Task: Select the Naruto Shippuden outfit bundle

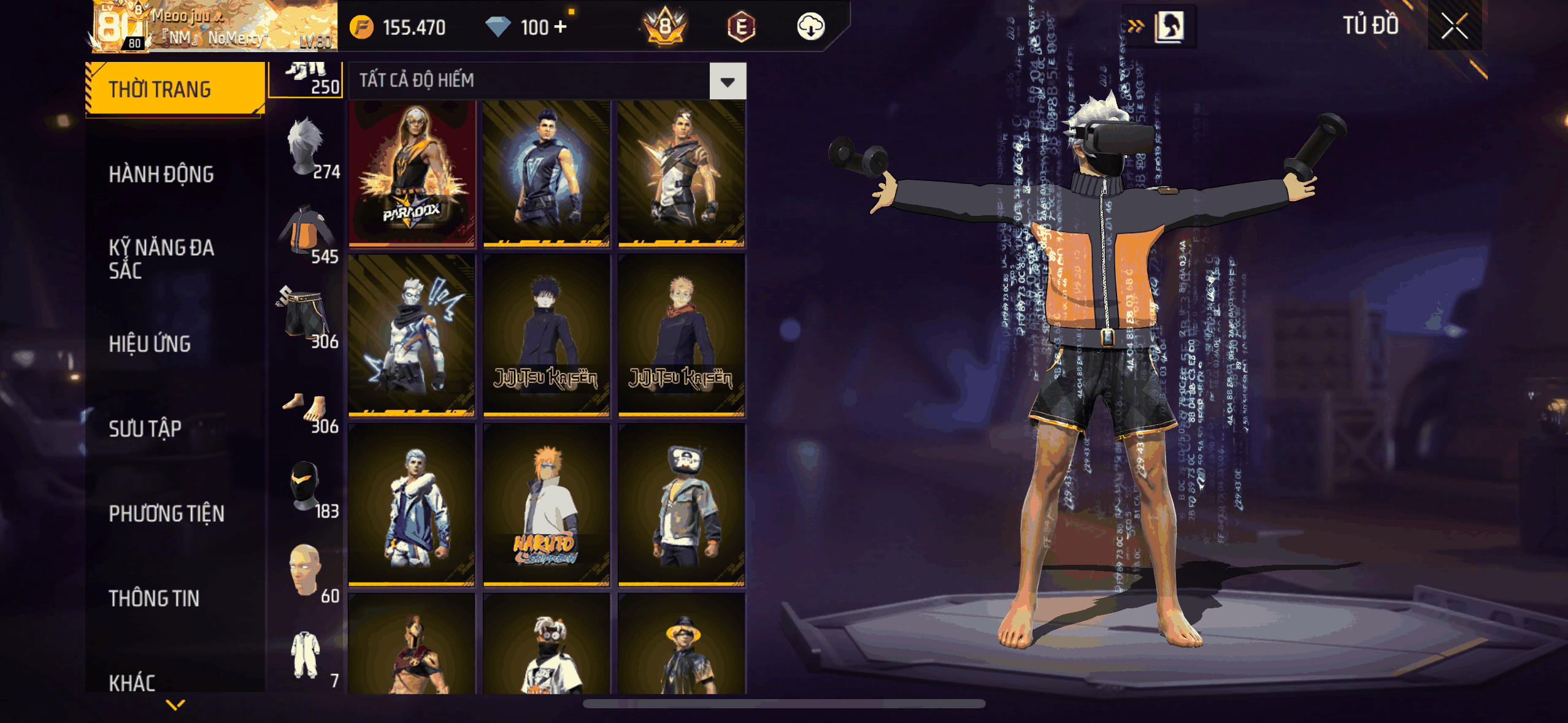Action: pyautogui.click(x=546, y=505)
